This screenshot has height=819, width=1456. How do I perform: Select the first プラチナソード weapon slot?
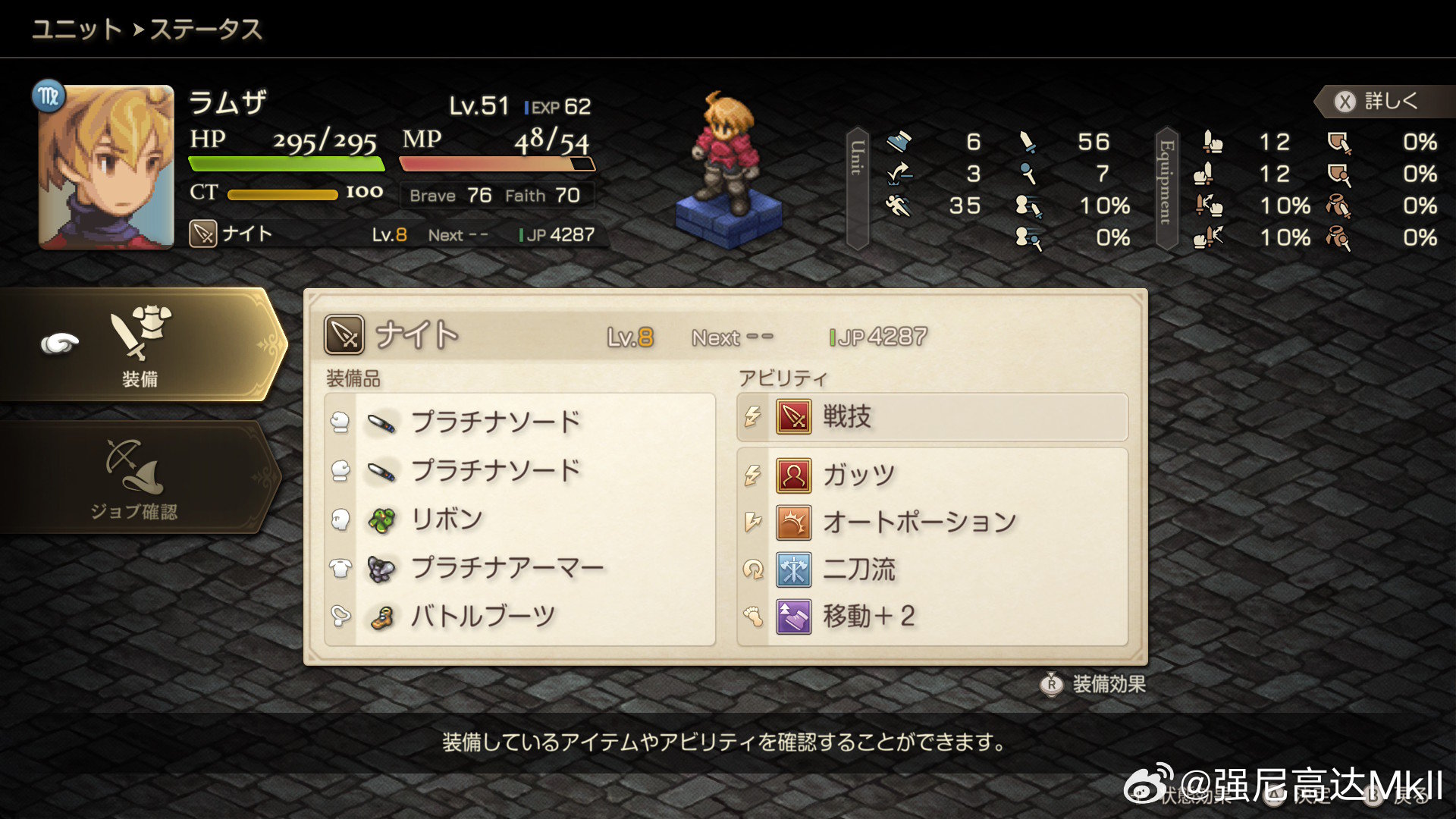(x=496, y=422)
